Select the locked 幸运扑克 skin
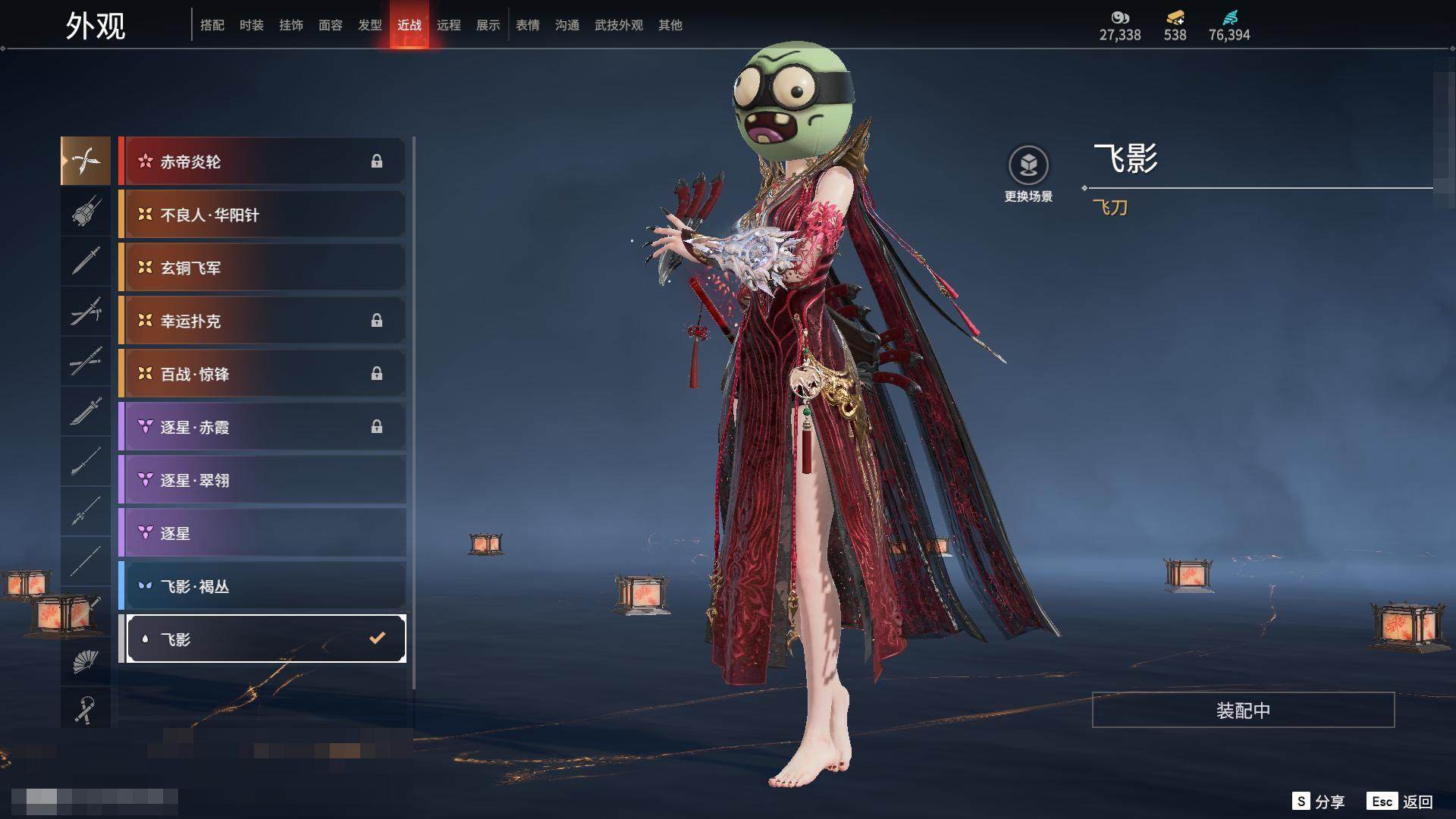 (262, 321)
